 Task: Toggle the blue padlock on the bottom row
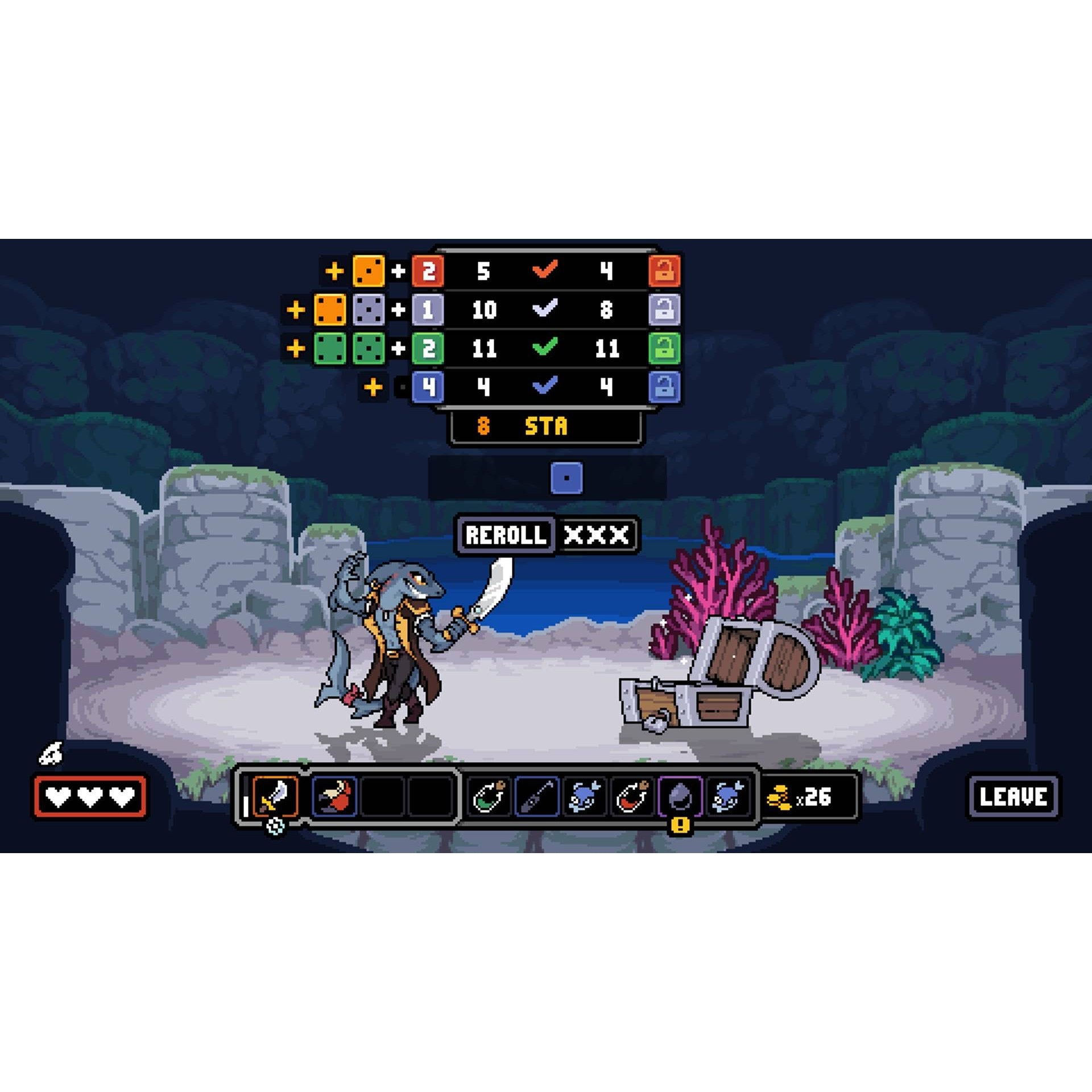tap(663, 386)
